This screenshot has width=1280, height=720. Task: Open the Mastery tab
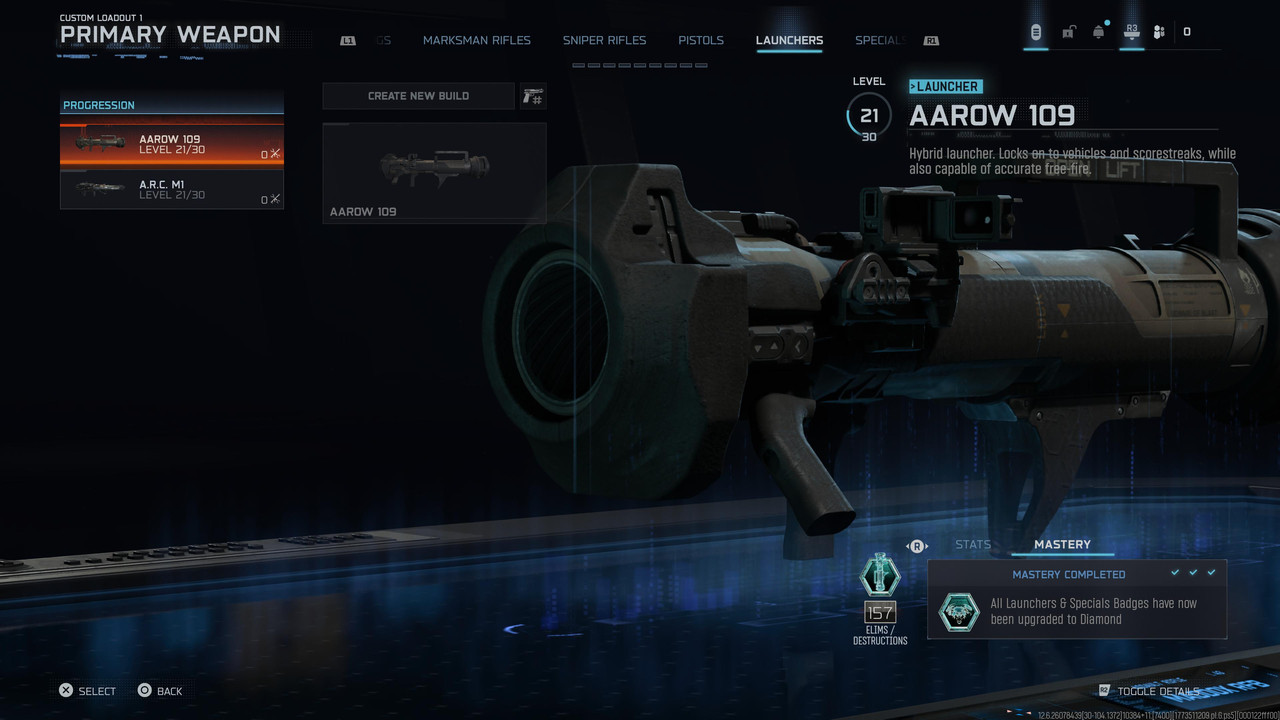[x=1062, y=545]
